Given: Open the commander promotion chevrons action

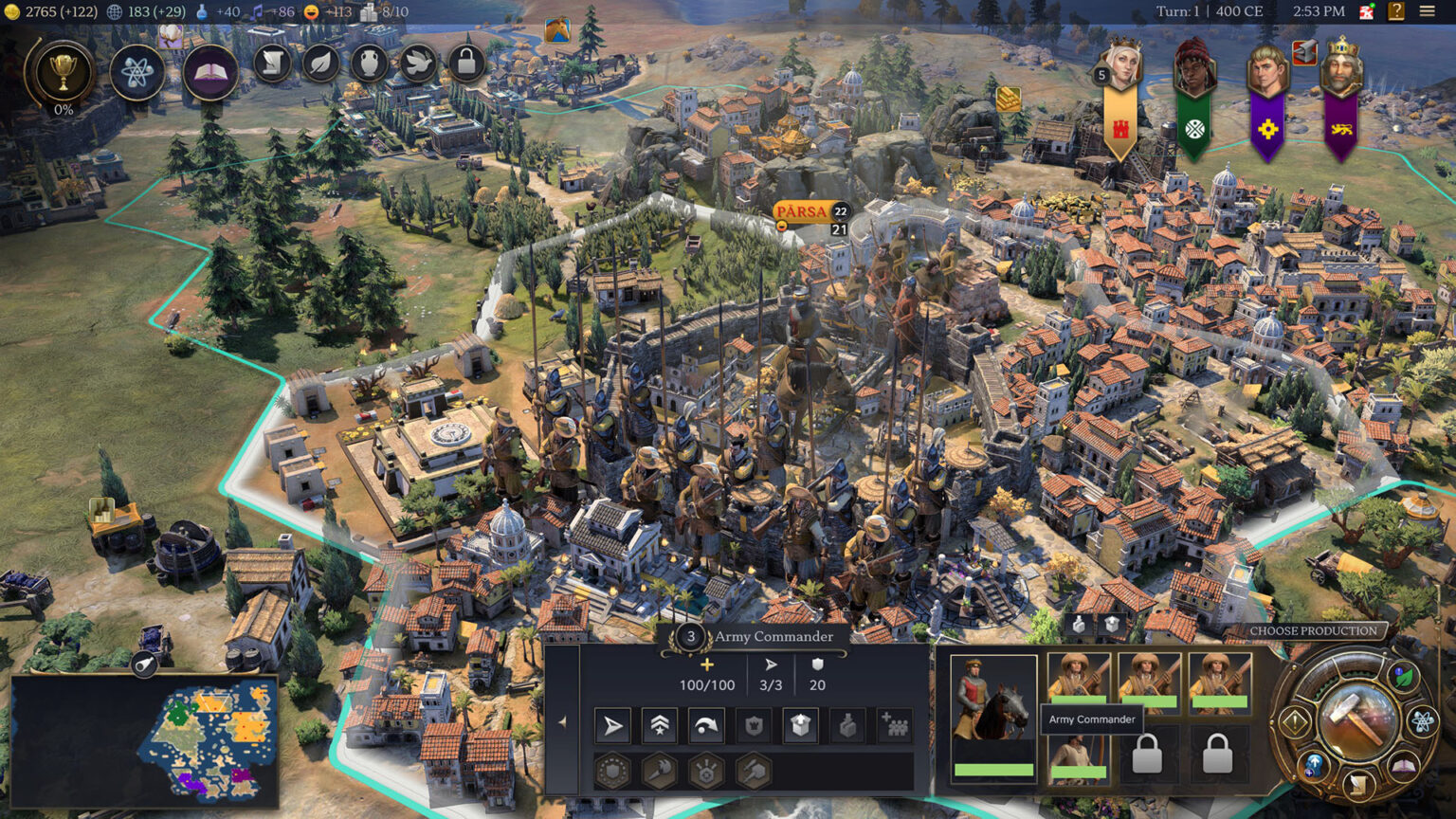Looking at the screenshot, I should pos(660,726).
